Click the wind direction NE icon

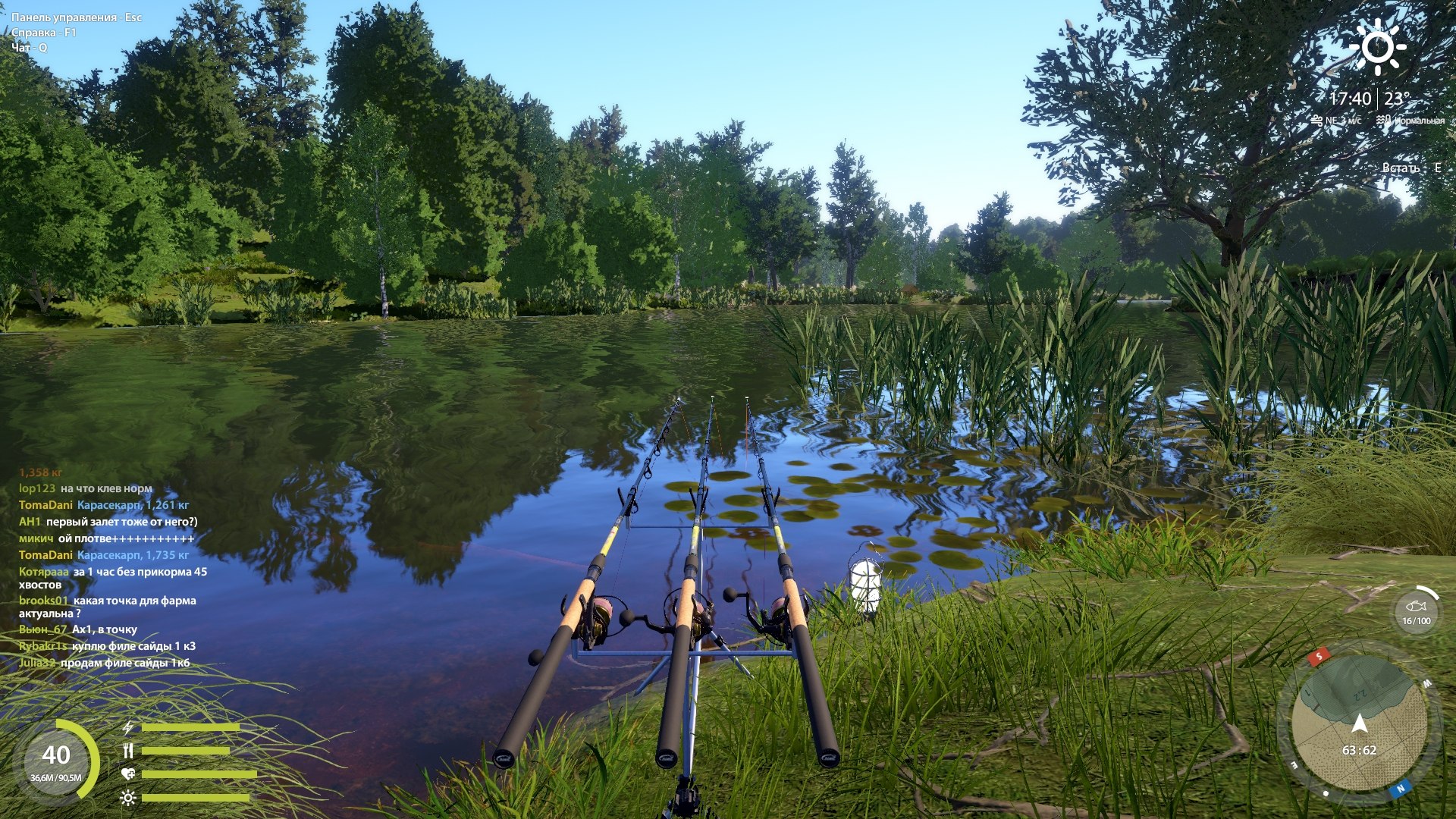pos(1318,121)
